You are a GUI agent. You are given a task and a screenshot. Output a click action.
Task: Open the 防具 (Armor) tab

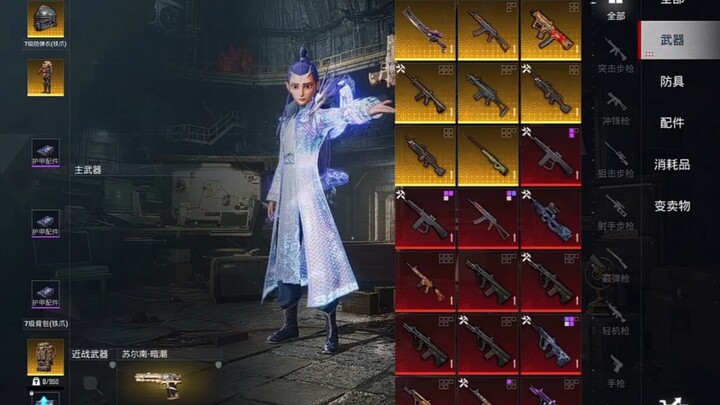coord(672,81)
